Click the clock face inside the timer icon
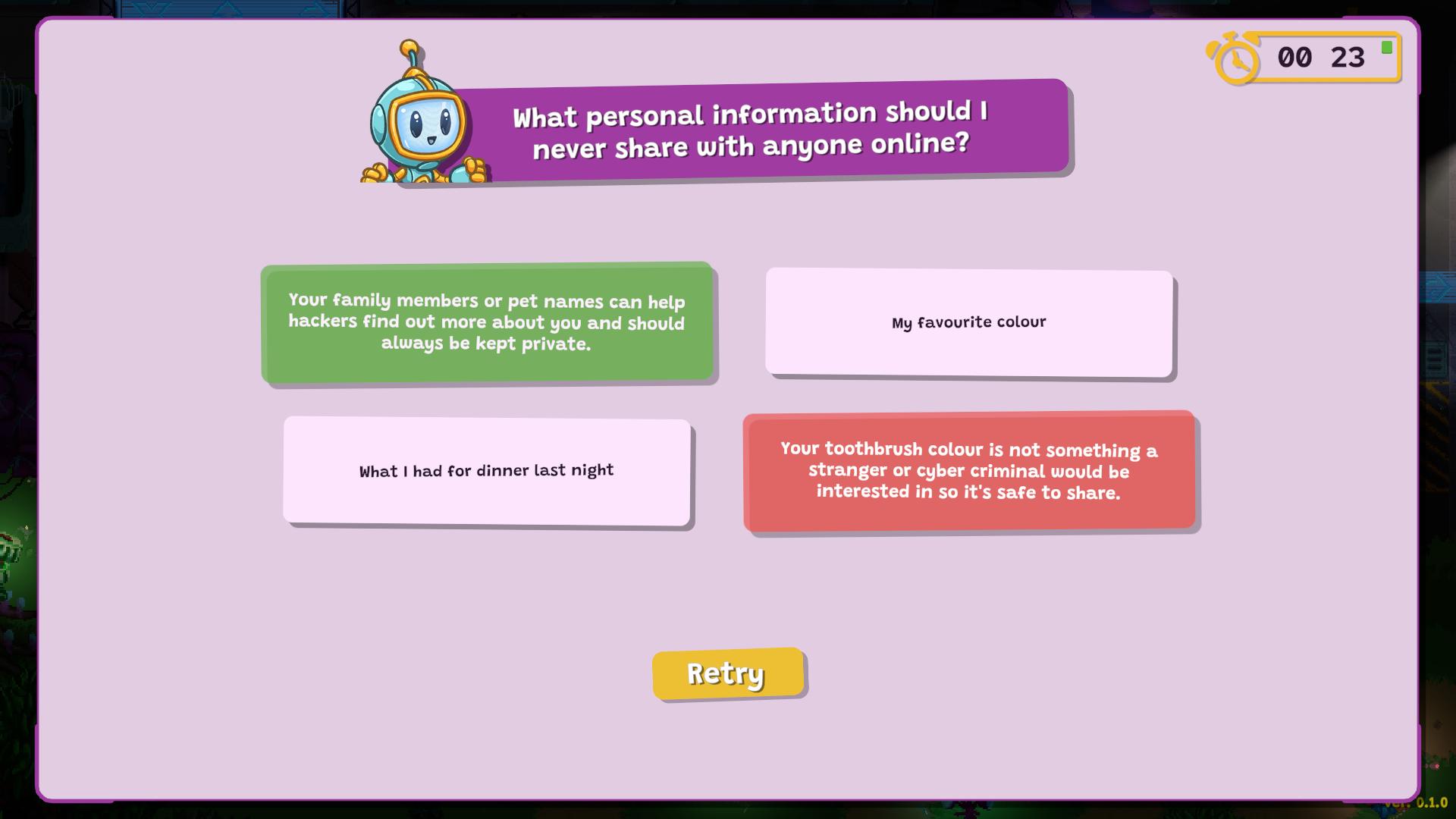Viewport: 1456px width, 819px height. tap(1238, 62)
